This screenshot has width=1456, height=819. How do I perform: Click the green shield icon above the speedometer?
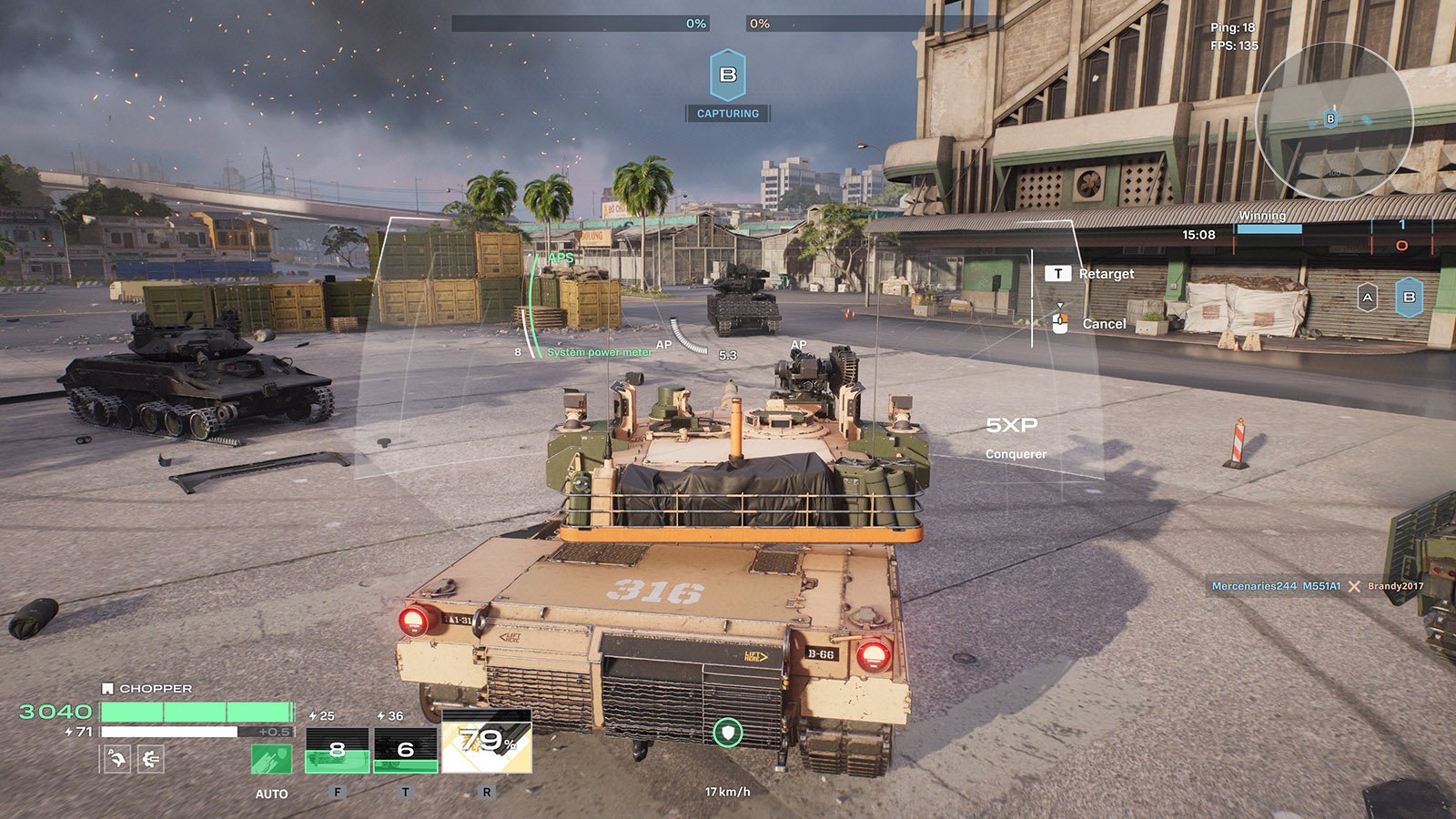pyautogui.click(x=727, y=732)
